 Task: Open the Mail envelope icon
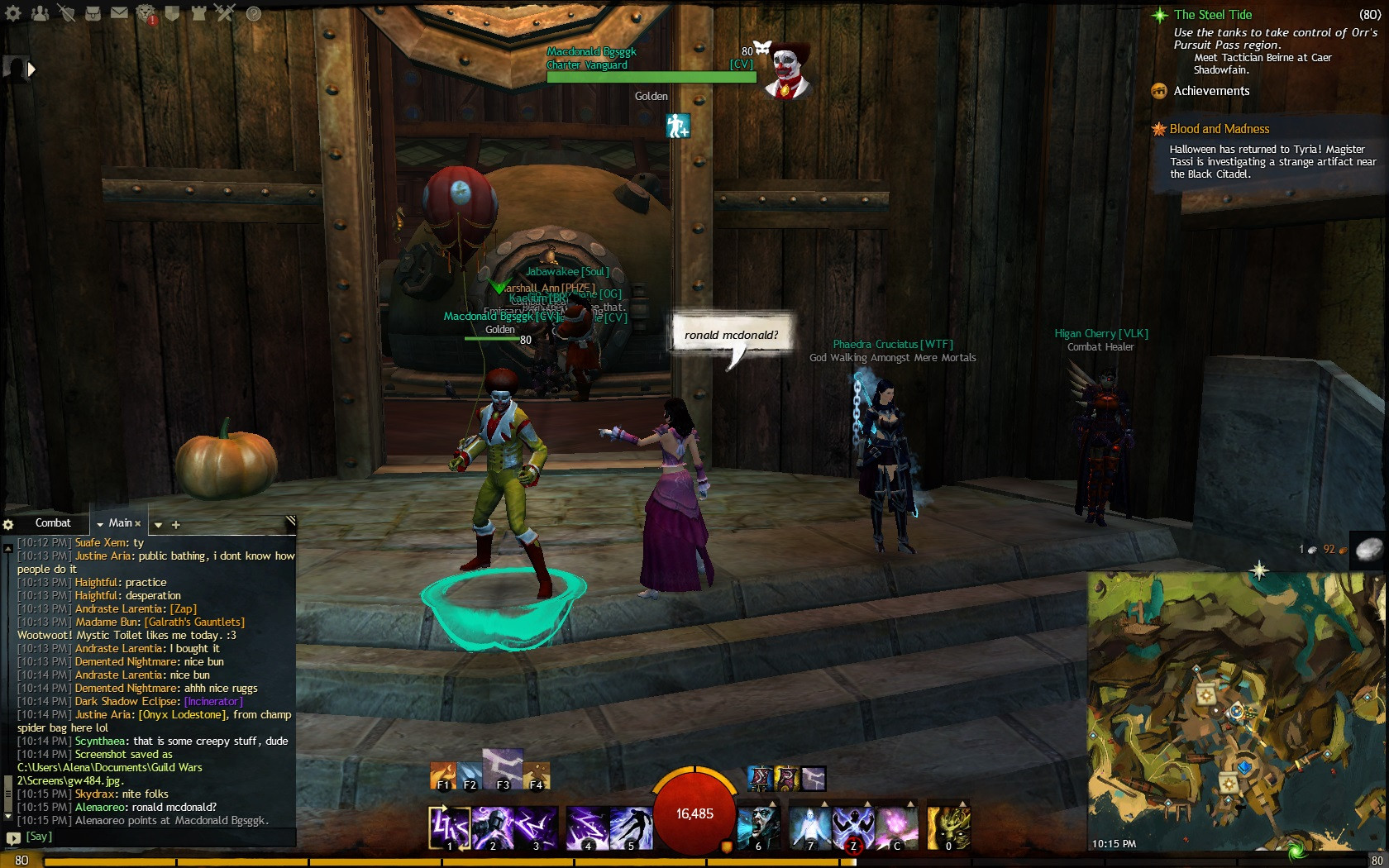coord(120,13)
